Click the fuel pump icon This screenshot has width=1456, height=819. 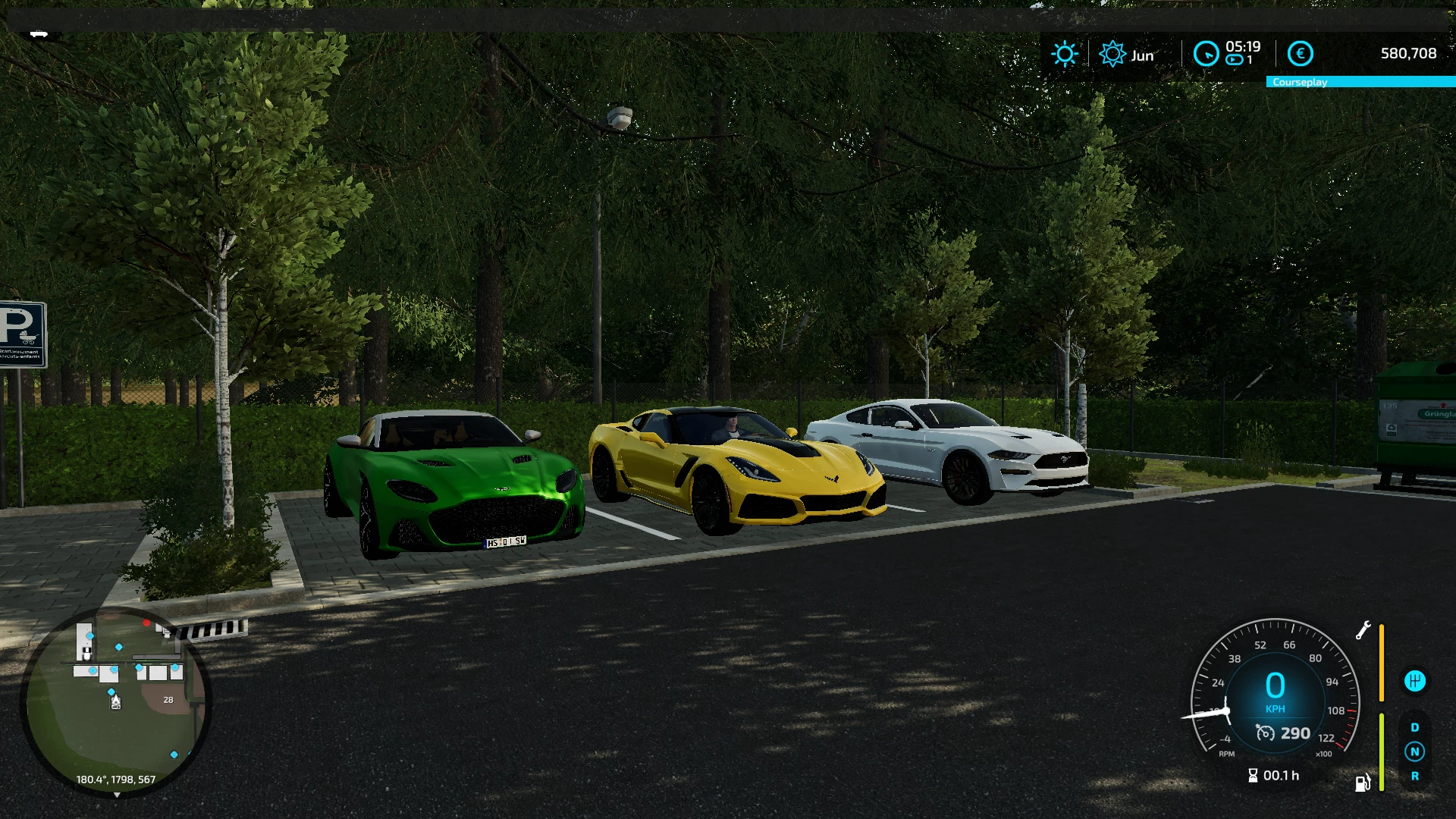tap(1362, 783)
